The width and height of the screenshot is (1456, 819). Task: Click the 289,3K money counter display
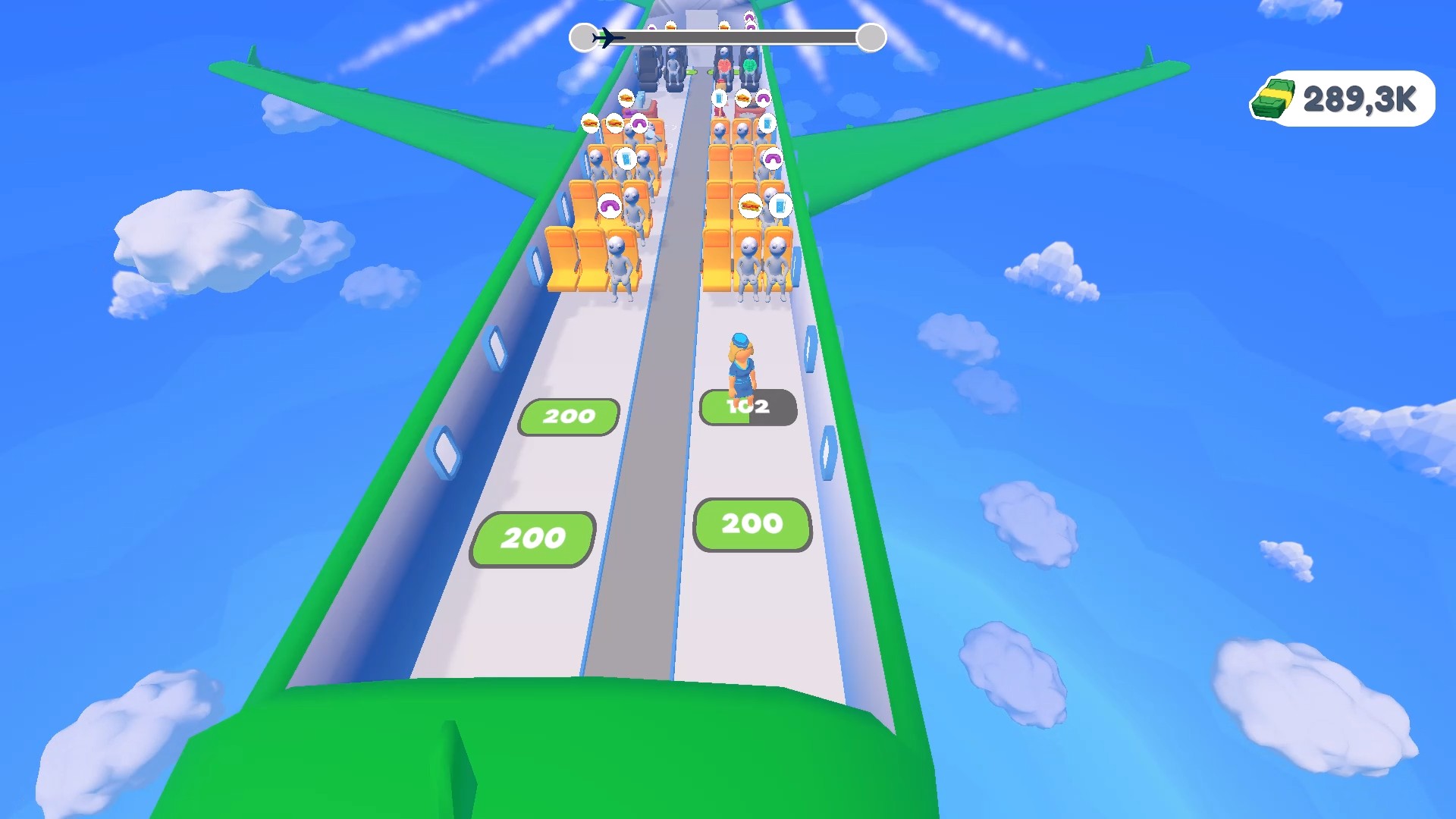coord(1357,97)
